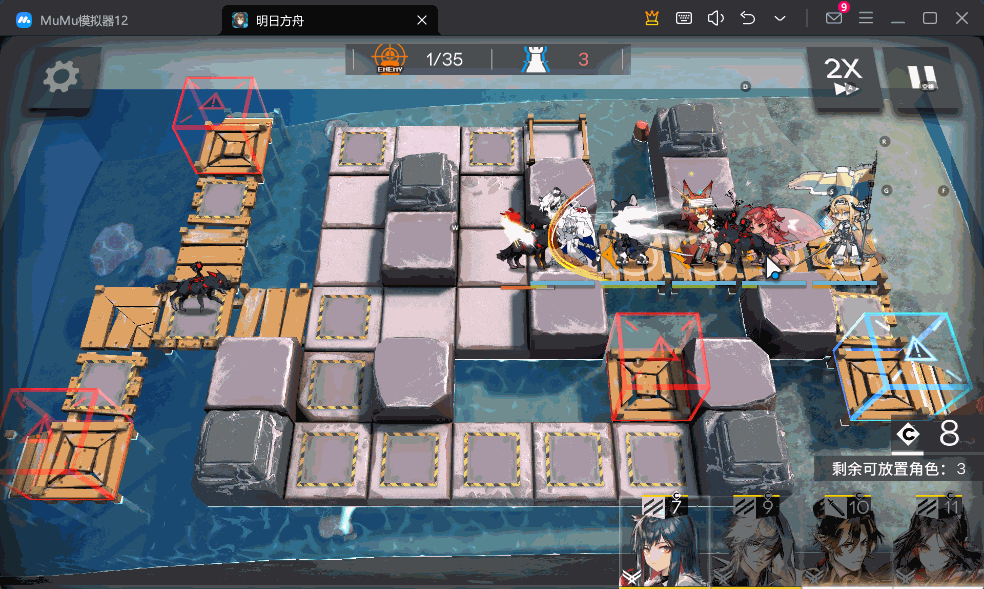
Task: Open the emulator mail inbox
Action: [x=833, y=18]
